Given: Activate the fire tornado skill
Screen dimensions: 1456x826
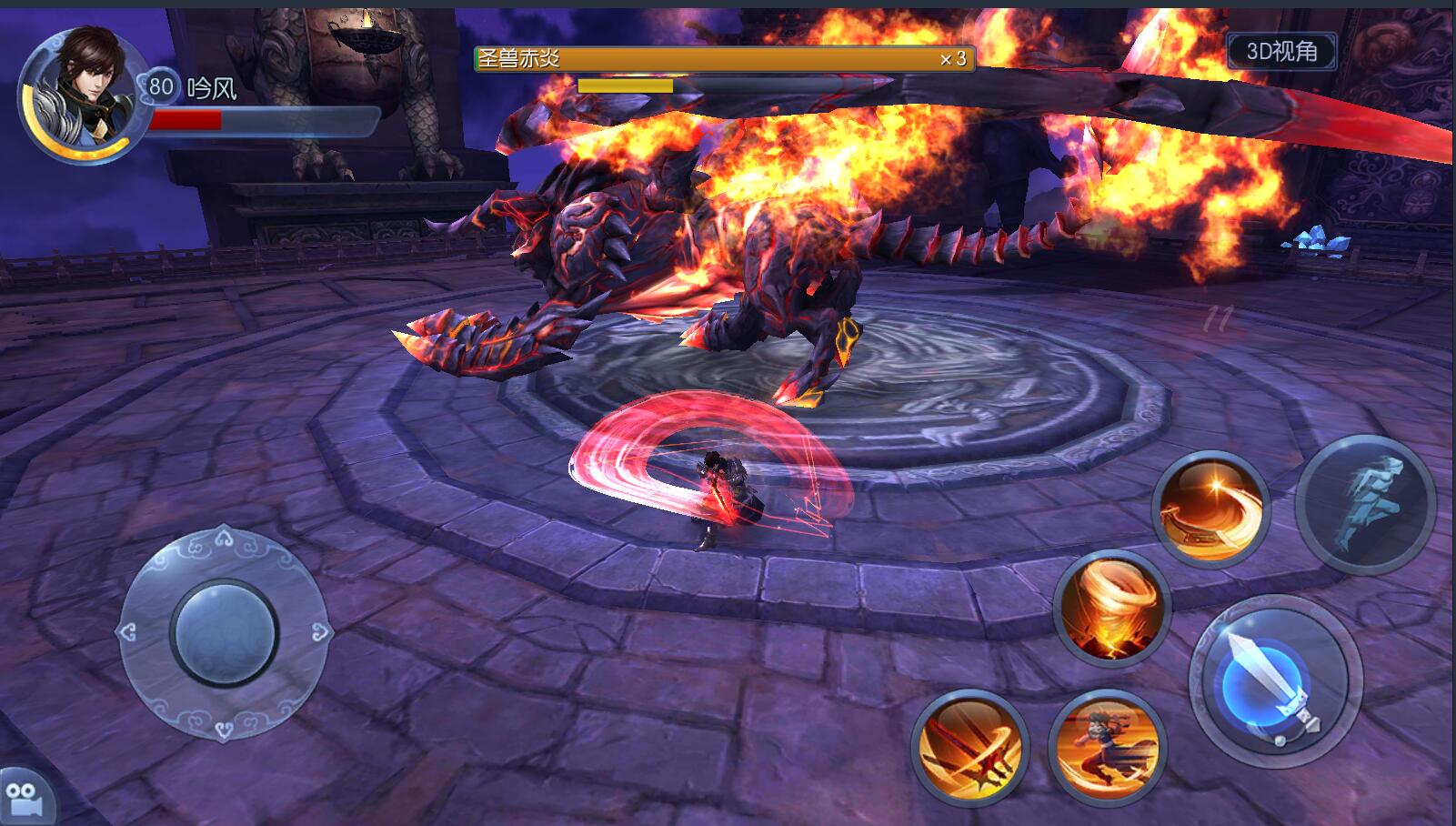Looking at the screenshot, I should (x=1111, y=609).
